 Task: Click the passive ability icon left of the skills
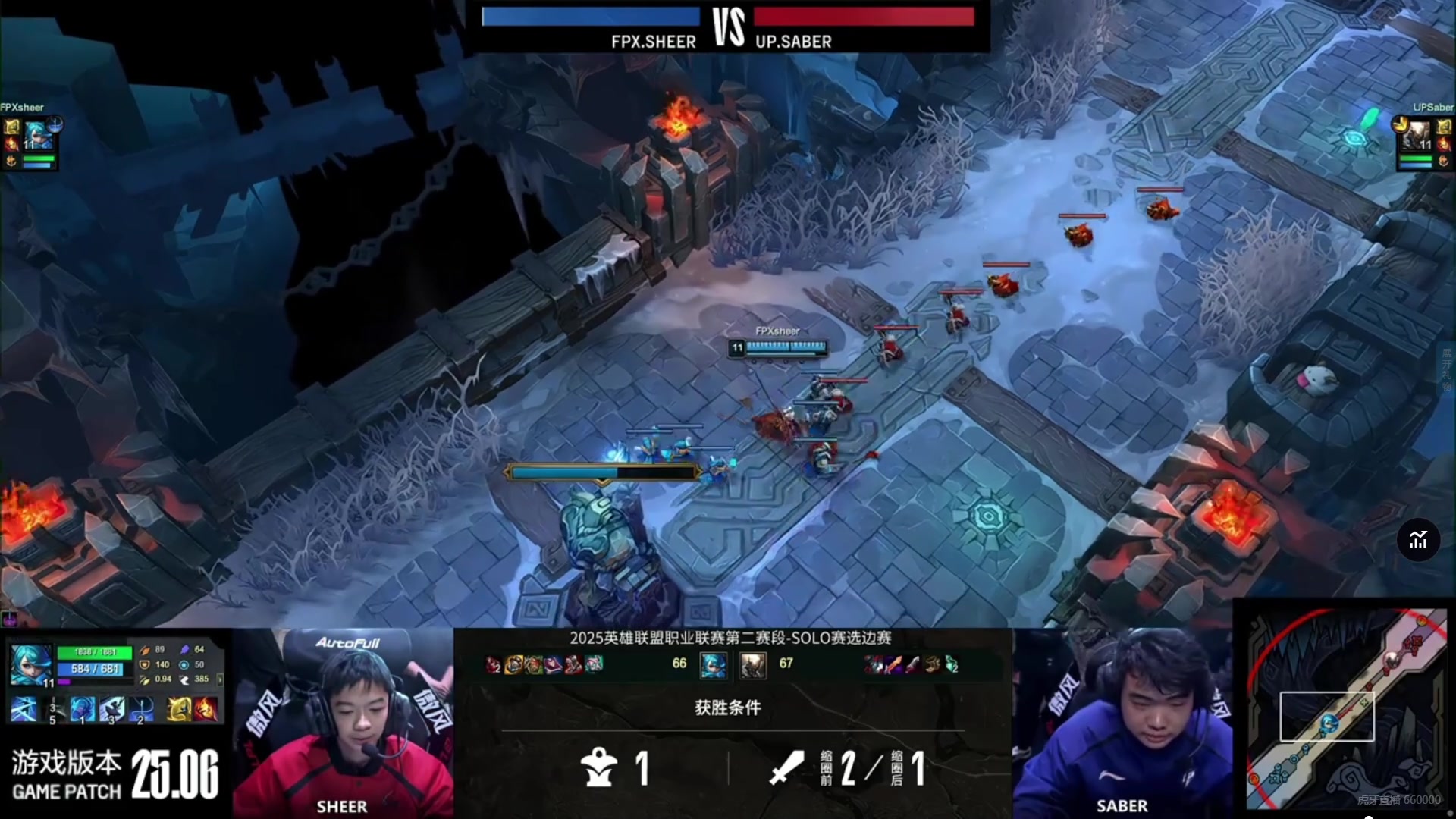[24, 709]
